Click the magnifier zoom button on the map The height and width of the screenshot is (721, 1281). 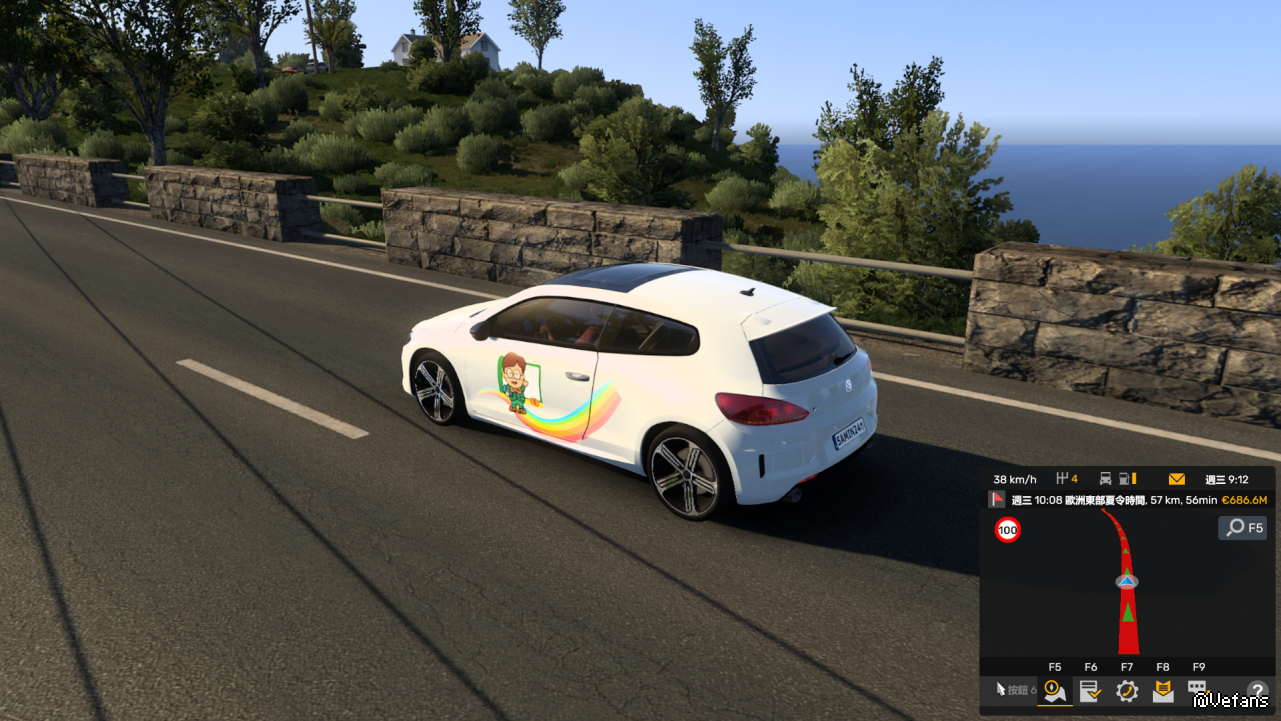(1242, 527)
